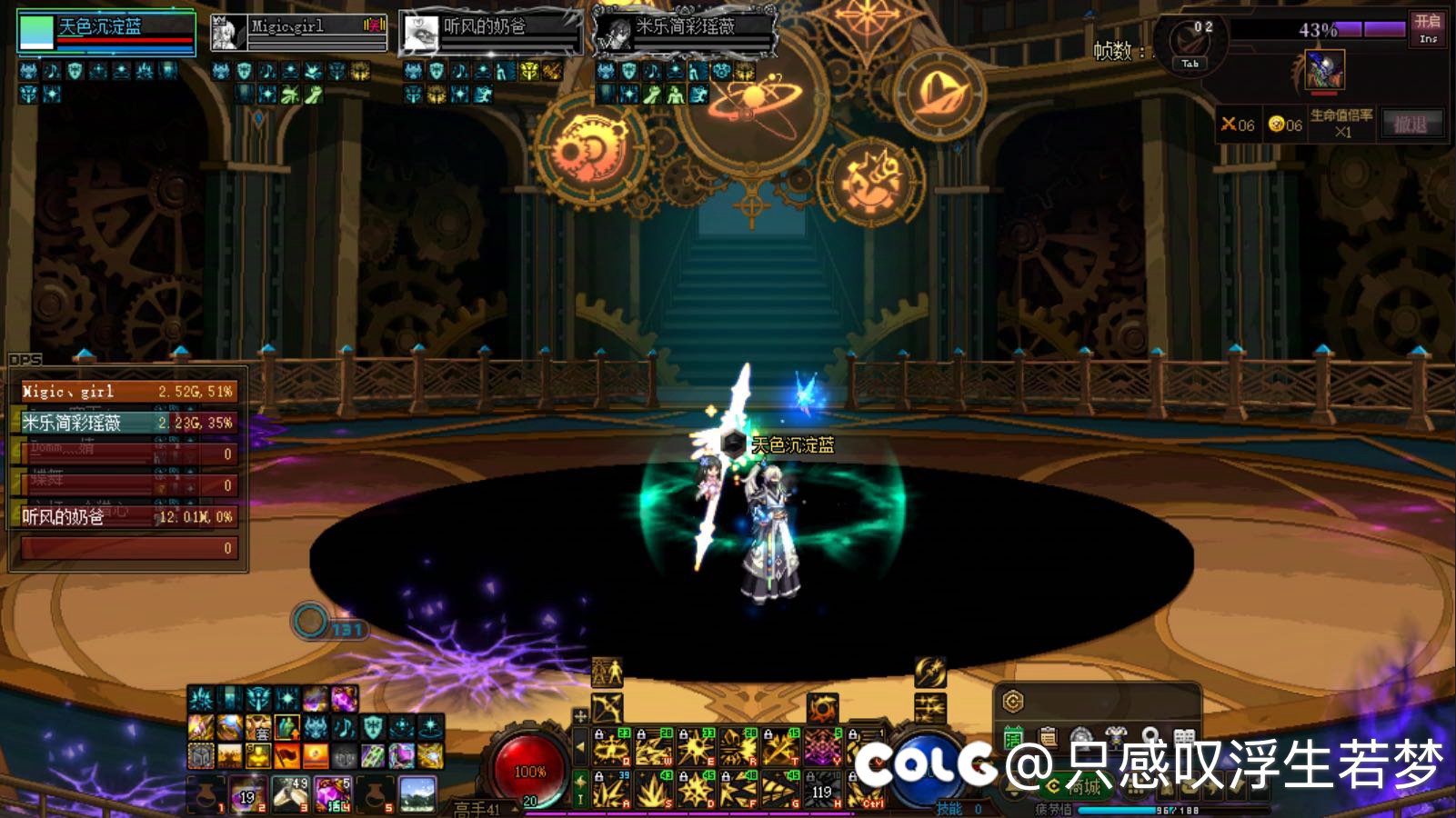Activate the purple web skill on Y
This screenshot has width=1456, height=818.
point(822,747)
